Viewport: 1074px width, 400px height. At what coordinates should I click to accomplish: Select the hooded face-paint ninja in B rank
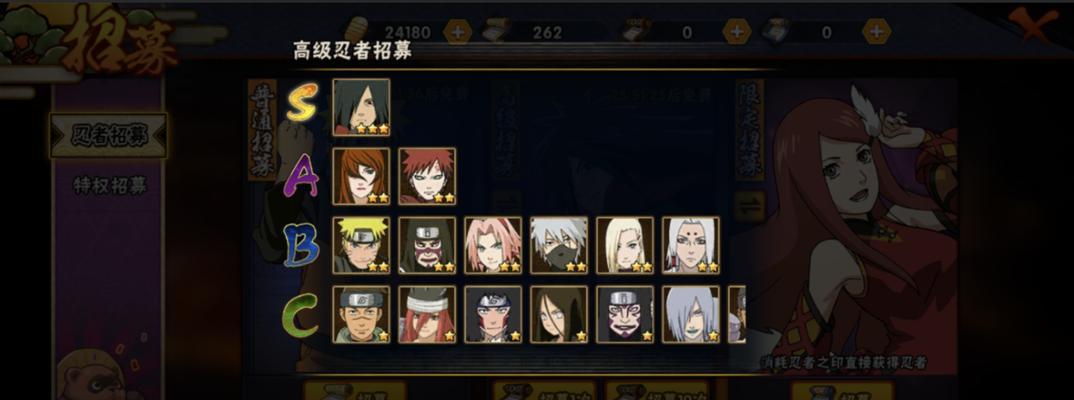click(427, 245)
